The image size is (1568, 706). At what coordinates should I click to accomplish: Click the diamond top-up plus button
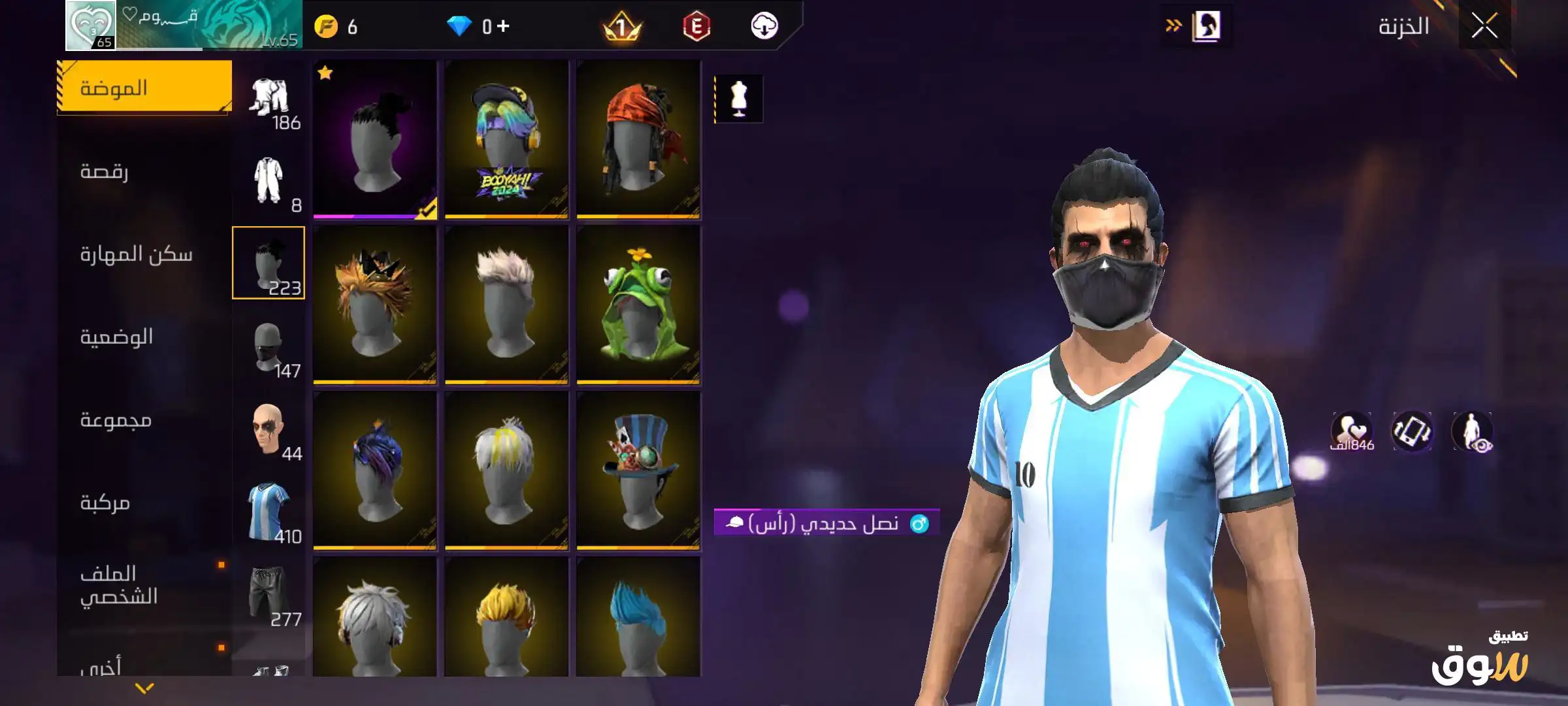[x=502, y=26]
